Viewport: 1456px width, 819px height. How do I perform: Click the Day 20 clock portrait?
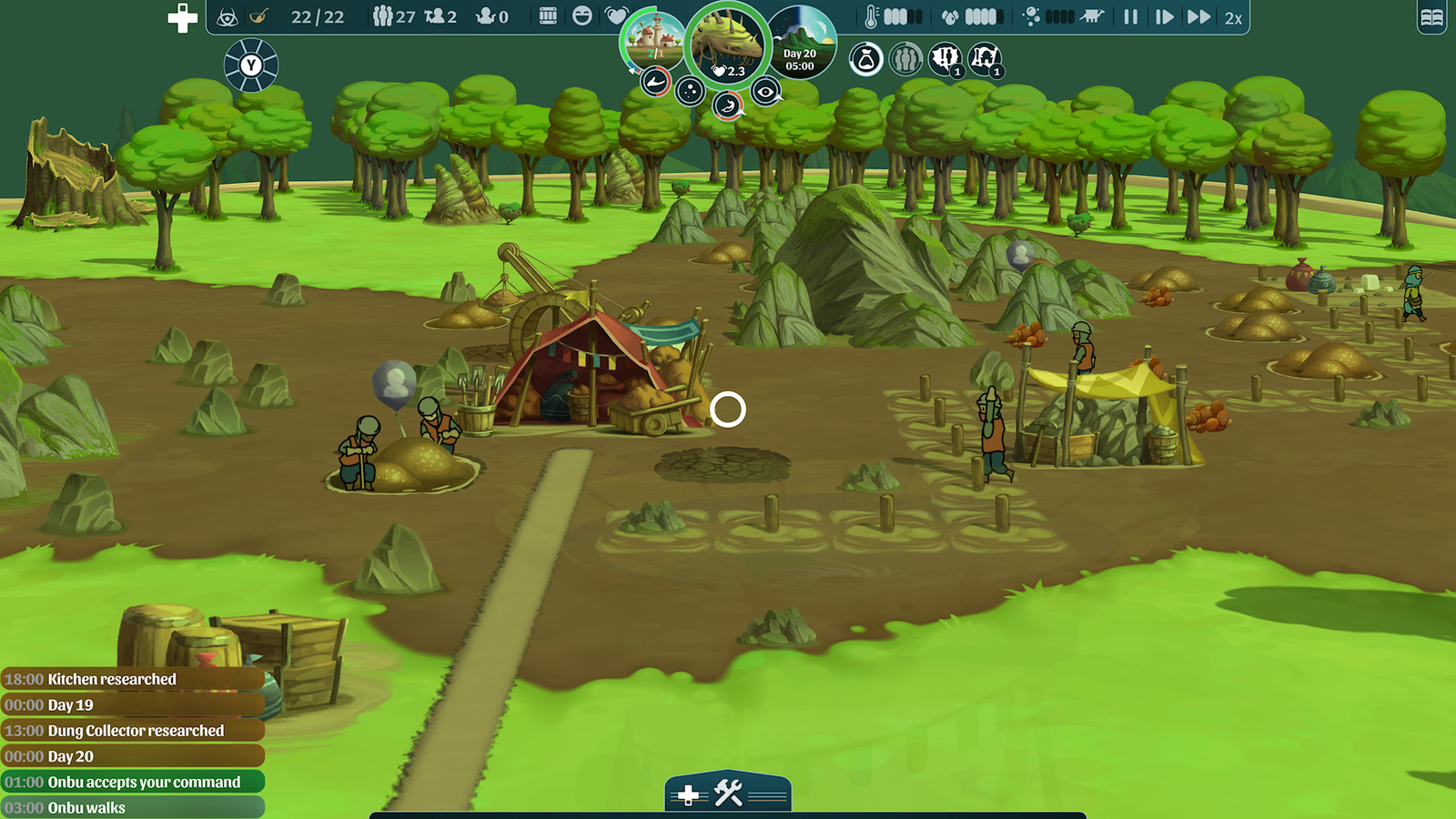coord(801,44)
